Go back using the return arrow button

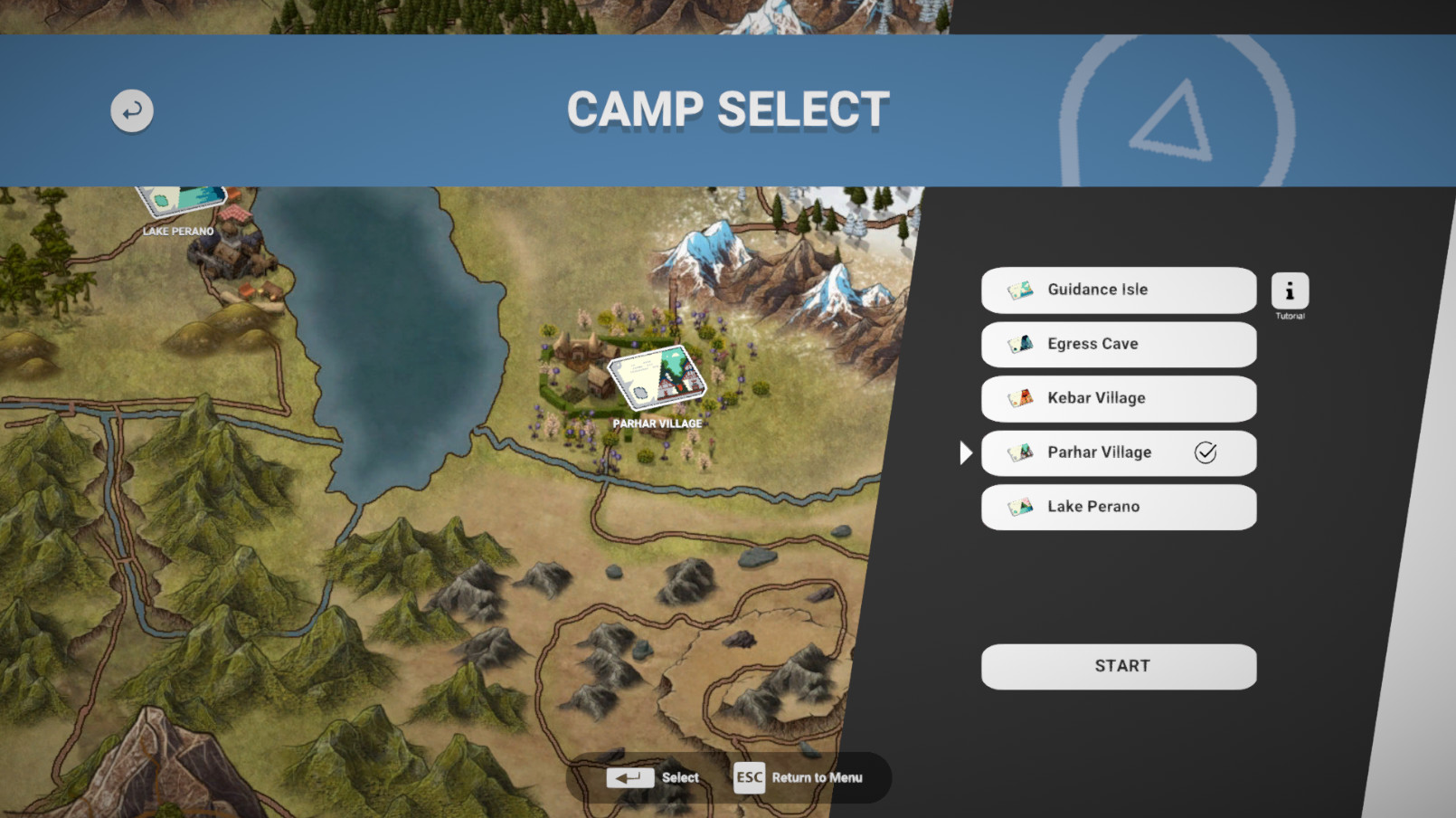(132, 110)
